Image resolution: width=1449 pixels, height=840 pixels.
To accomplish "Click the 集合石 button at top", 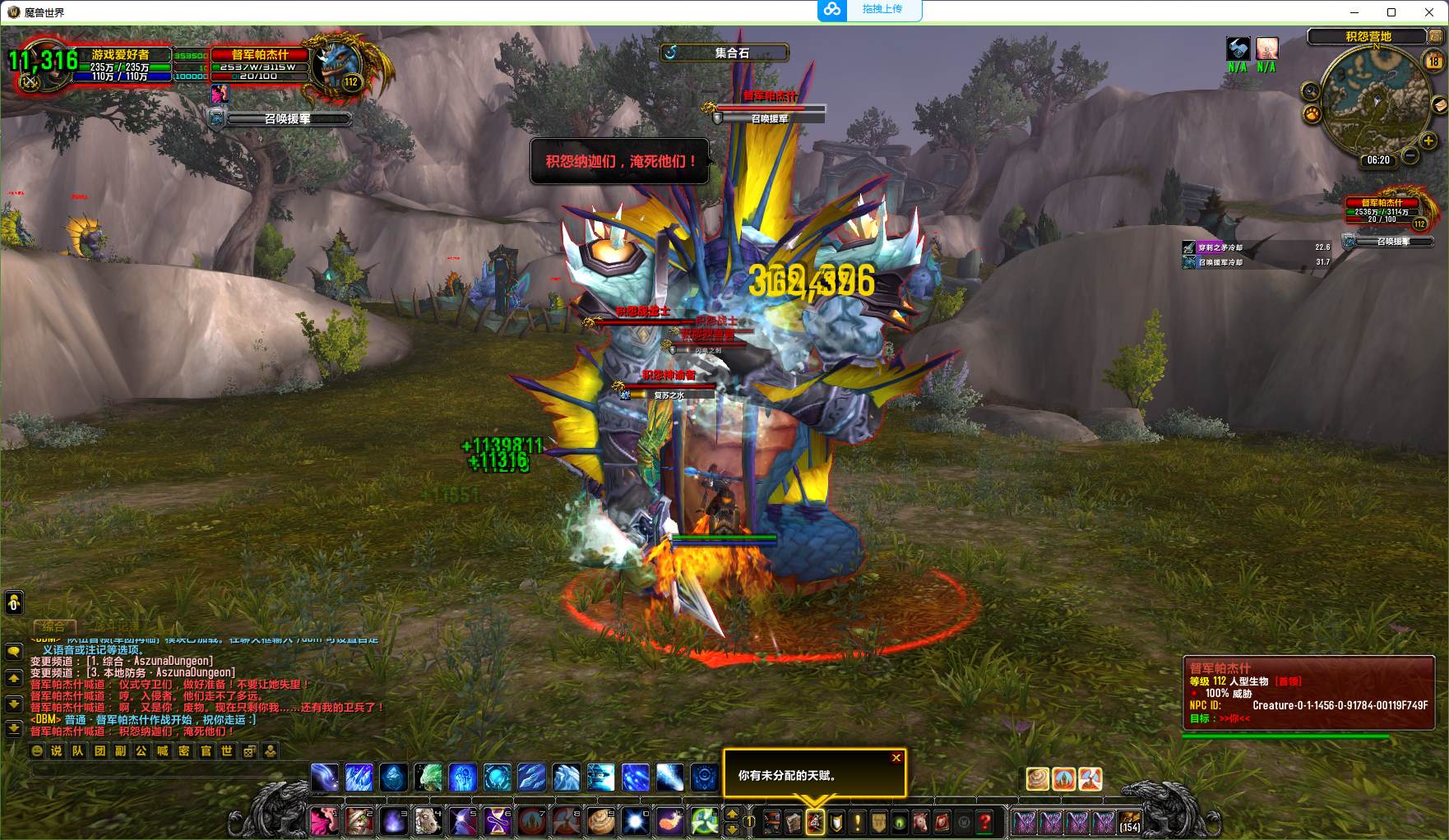I will tap(724, 53).
